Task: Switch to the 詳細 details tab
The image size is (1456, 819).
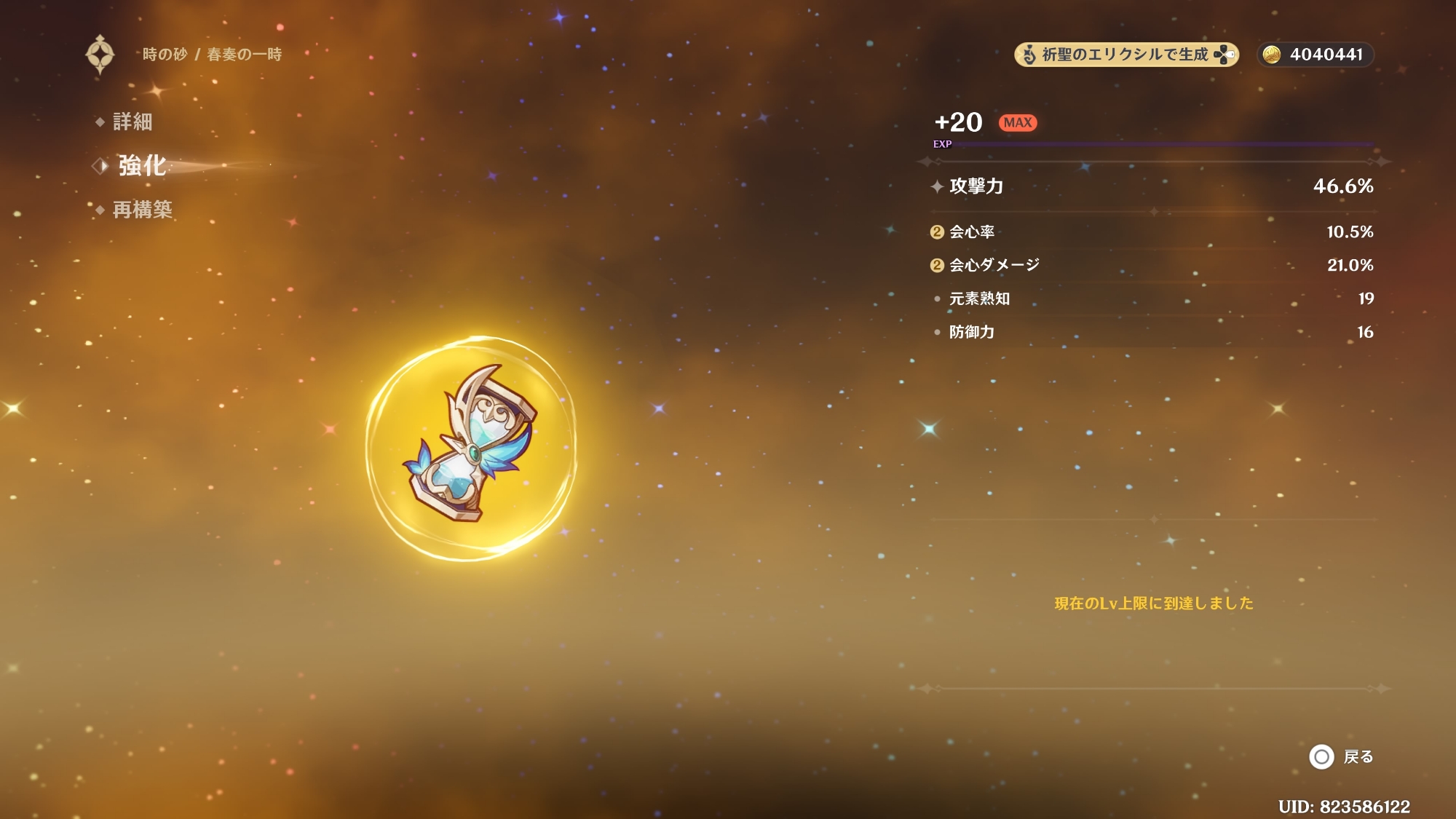Action: coord(132,122)
